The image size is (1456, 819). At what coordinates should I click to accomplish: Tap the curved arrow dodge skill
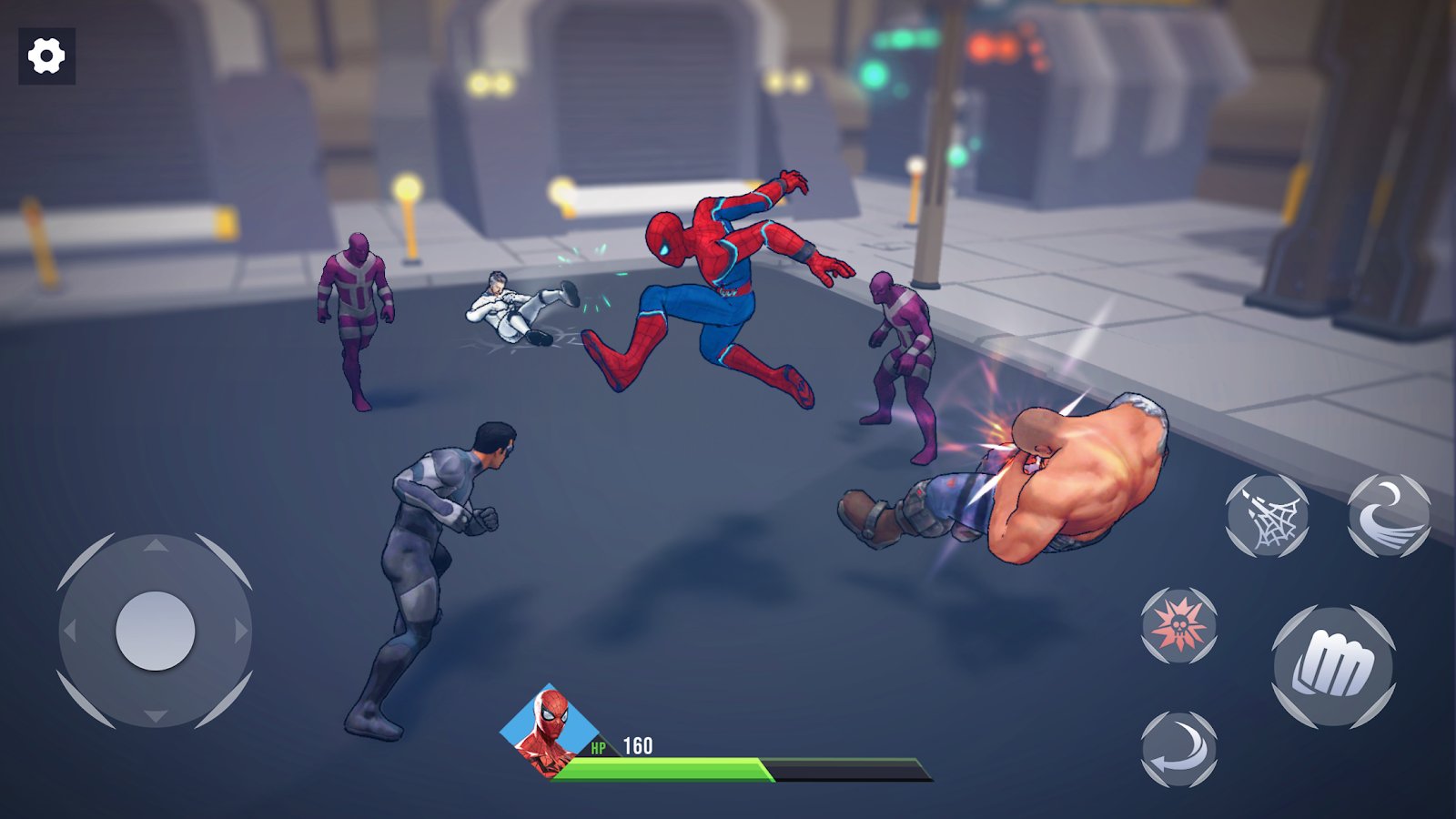coord(1180,748)
